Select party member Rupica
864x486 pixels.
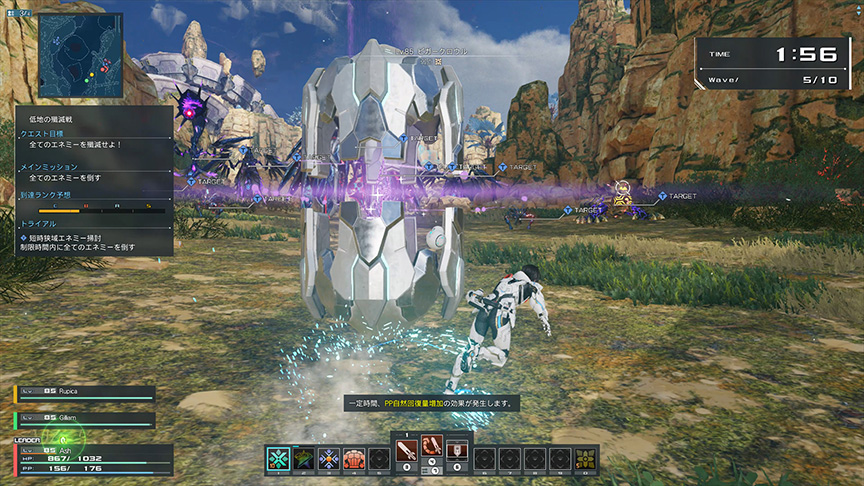(x=84, y=394)
